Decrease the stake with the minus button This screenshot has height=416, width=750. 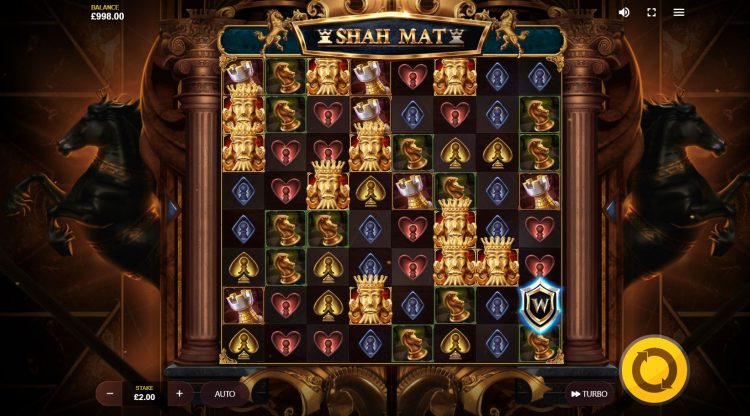point(110,393)
